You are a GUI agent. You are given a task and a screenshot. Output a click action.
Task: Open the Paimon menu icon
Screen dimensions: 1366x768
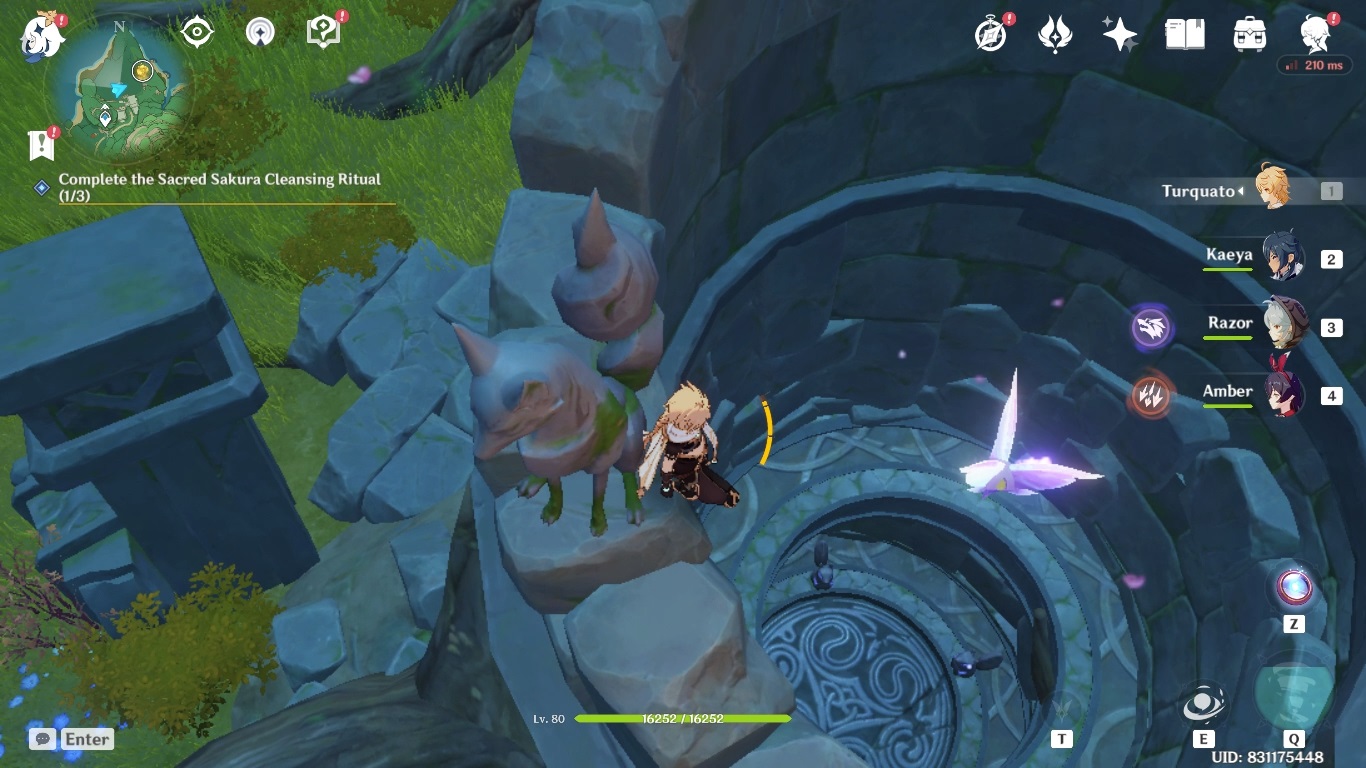coord(42,36)
